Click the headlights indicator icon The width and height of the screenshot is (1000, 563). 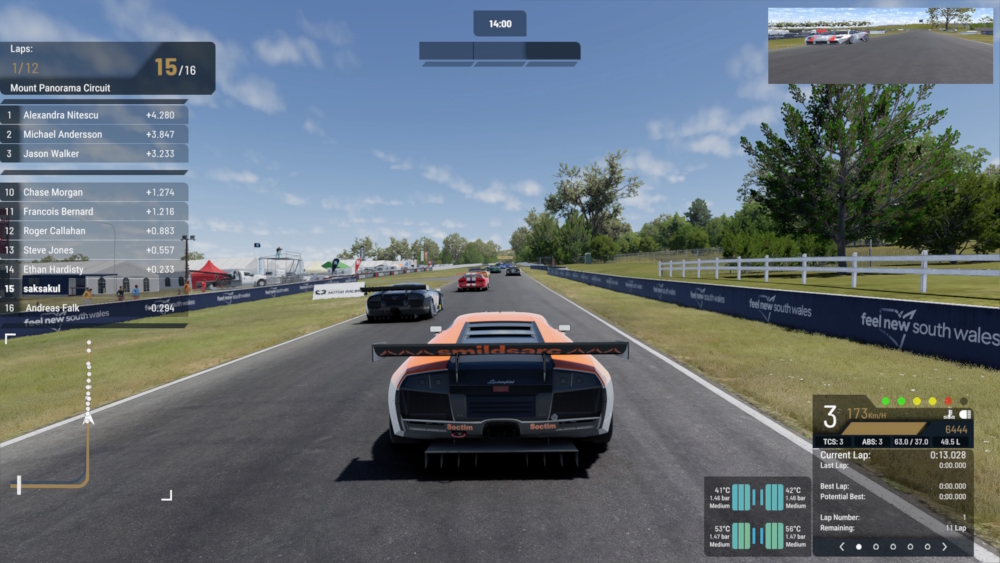click(965, 414)
